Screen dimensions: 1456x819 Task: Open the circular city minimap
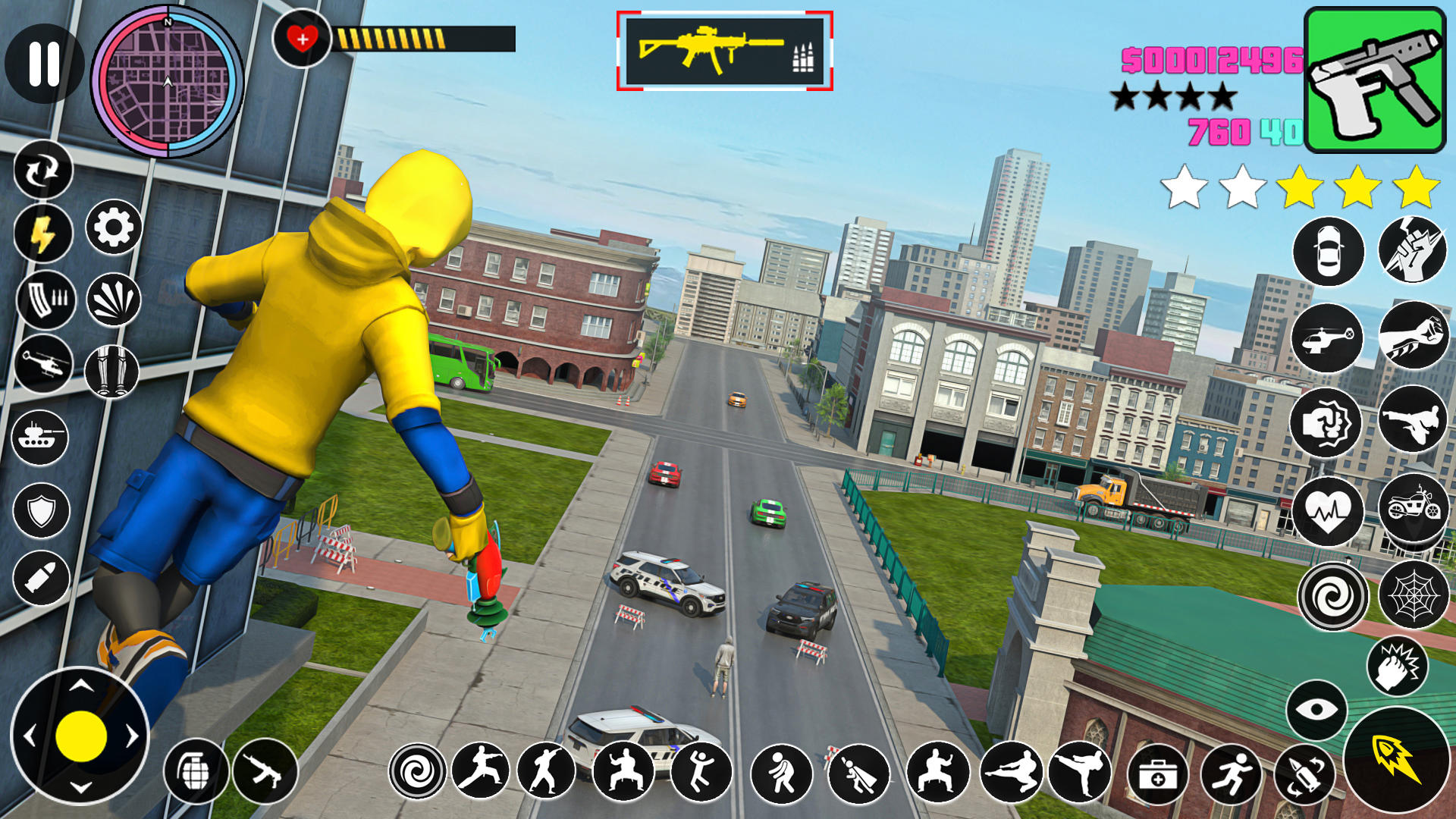coord(168,82)
